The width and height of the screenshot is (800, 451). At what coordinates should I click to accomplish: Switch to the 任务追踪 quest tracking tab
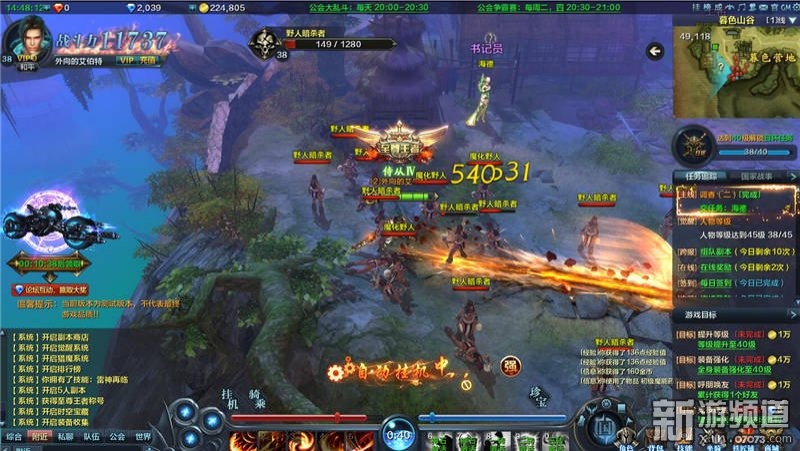coord(700,175)
